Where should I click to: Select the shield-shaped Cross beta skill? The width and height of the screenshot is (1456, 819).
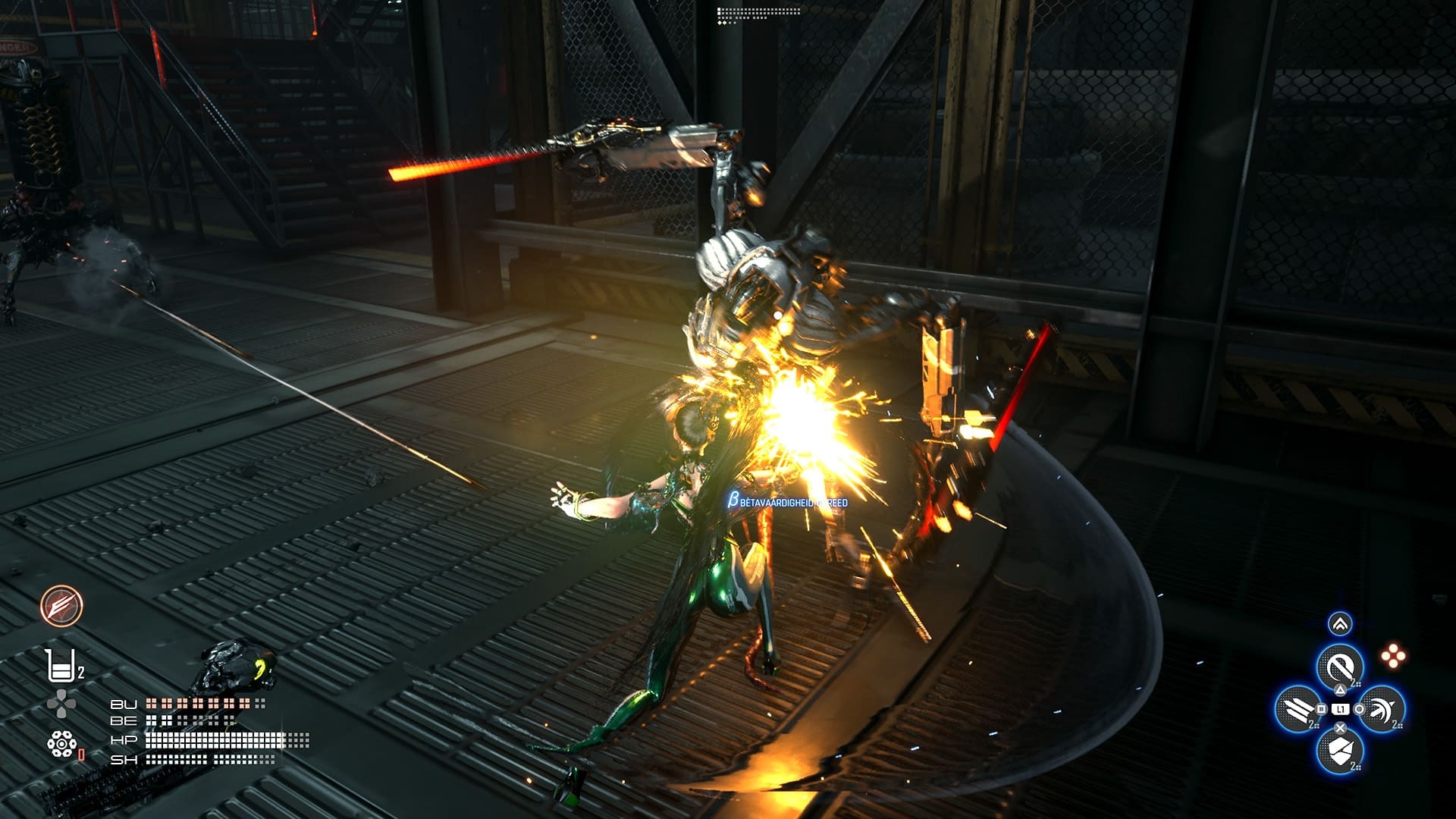1340,751
